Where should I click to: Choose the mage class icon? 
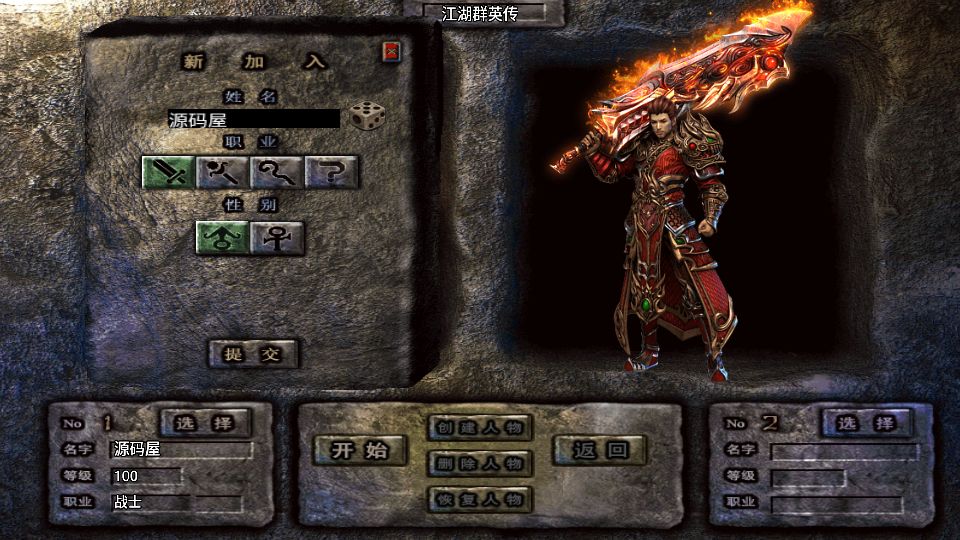[x=223, y=173]
